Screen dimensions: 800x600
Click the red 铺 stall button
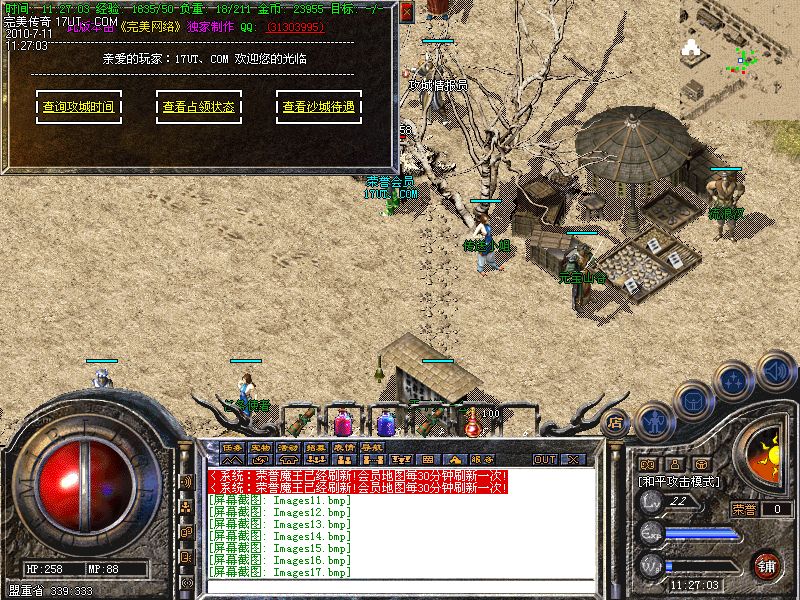tap(767, 564)
